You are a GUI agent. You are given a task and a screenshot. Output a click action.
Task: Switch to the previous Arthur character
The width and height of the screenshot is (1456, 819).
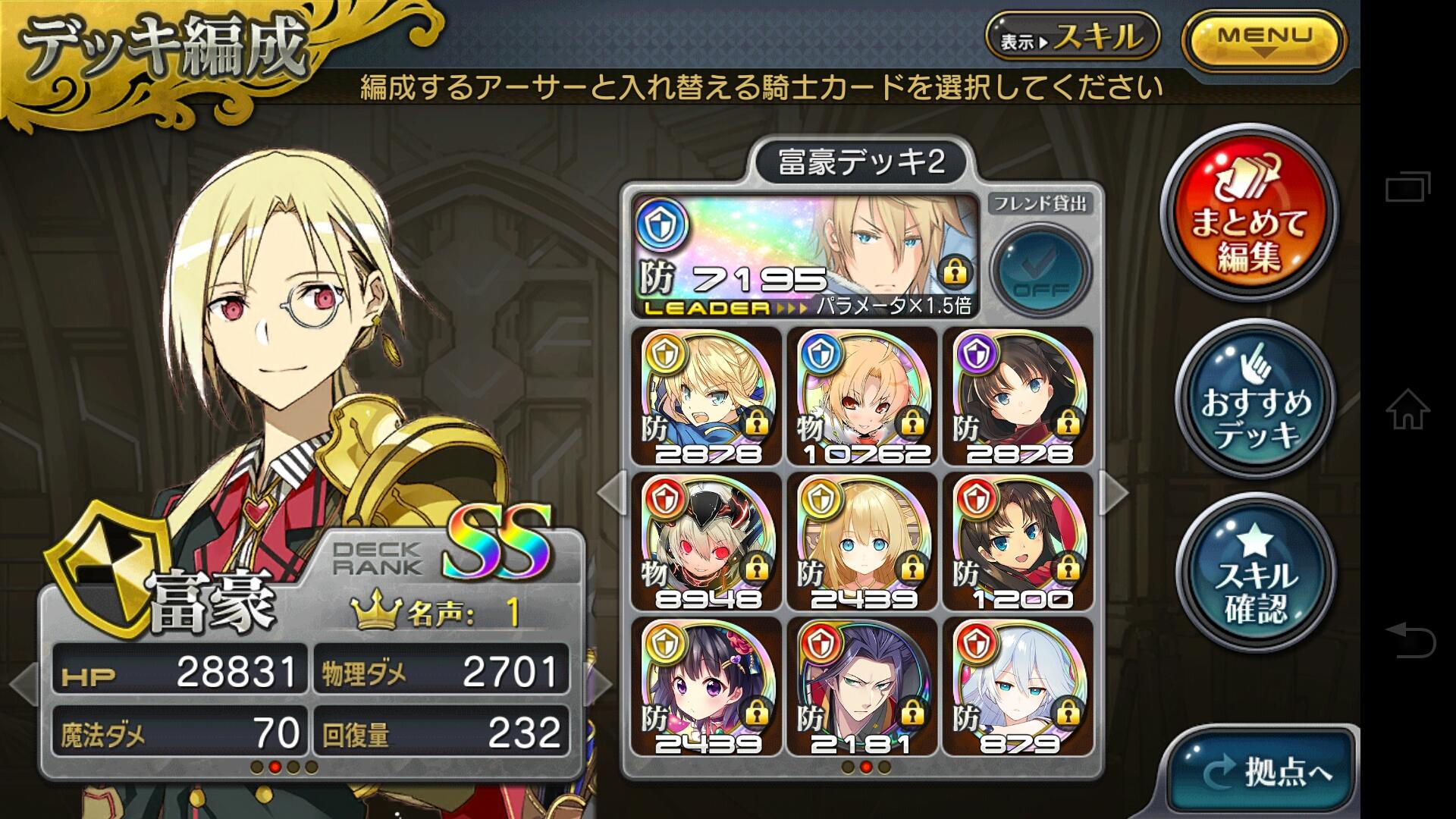coord(21,682)
